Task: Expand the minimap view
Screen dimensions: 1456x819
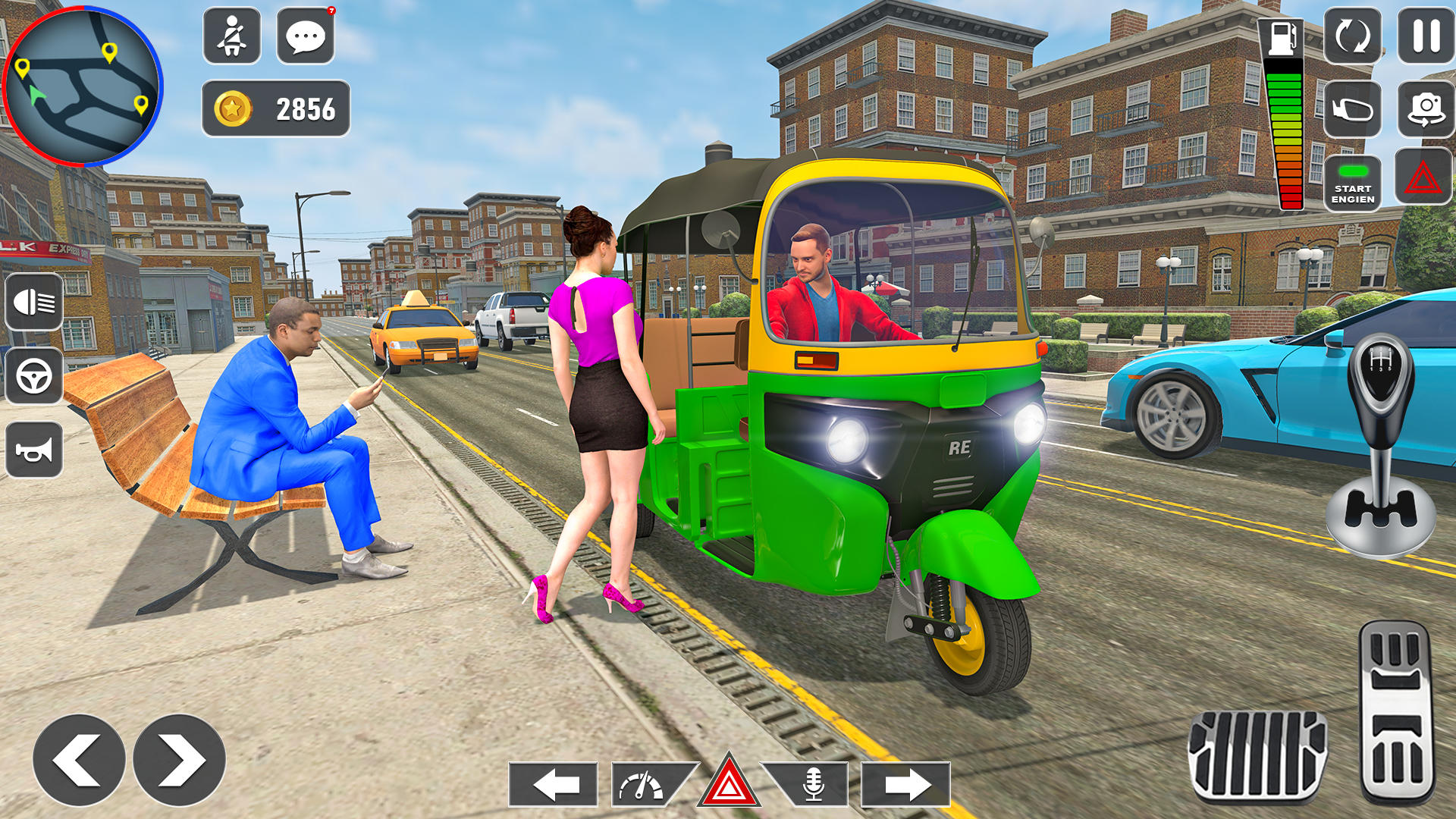Action: coord(83,83)
